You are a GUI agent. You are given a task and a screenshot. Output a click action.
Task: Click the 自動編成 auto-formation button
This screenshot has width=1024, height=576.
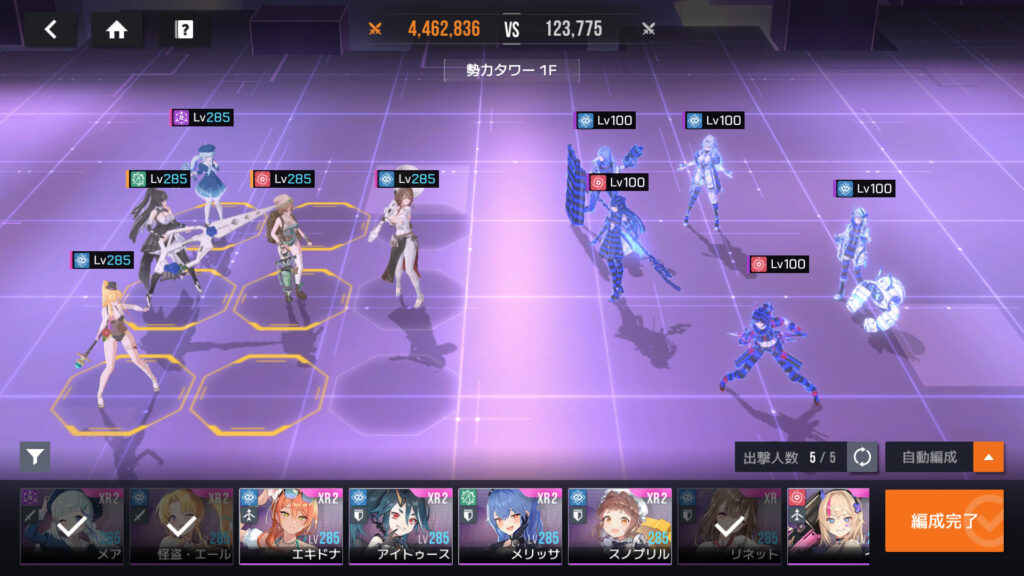[929, 458]
